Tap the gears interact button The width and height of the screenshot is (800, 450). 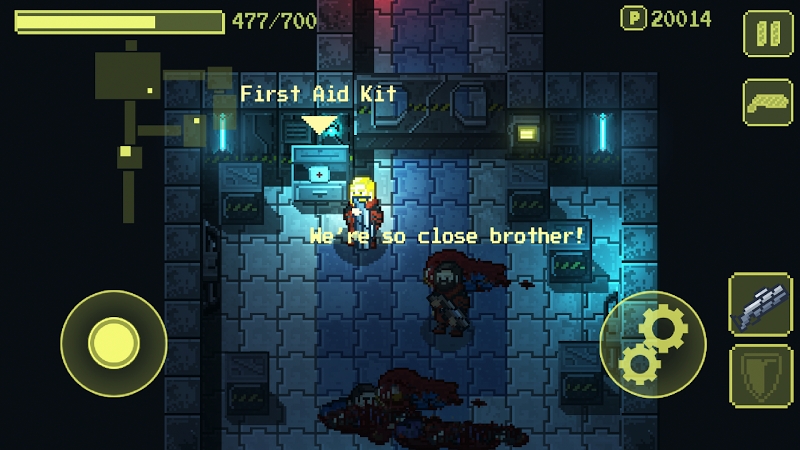pyautogui.click(x=652, y=344)
